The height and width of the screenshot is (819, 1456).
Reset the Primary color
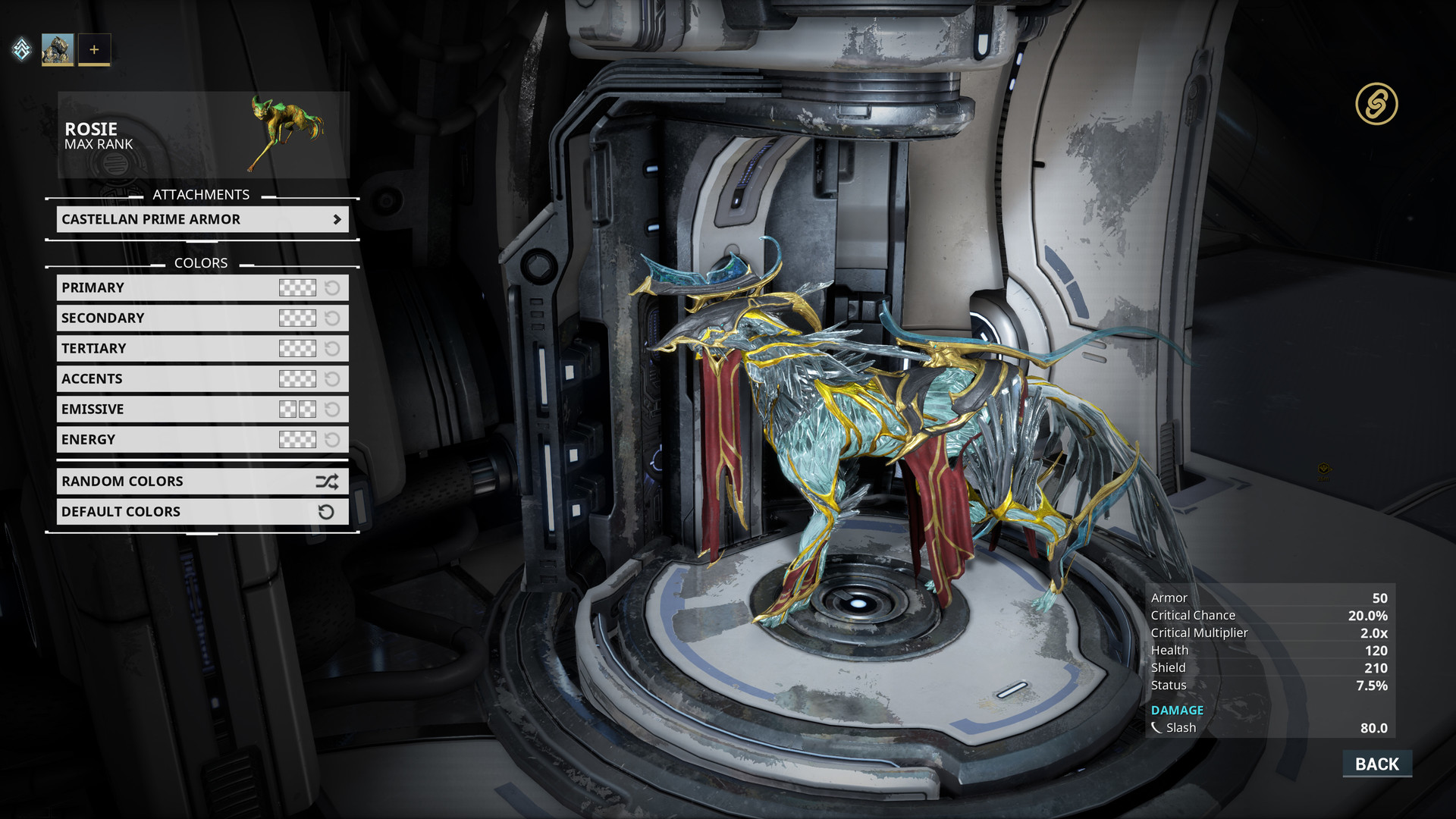pos(332,287)
